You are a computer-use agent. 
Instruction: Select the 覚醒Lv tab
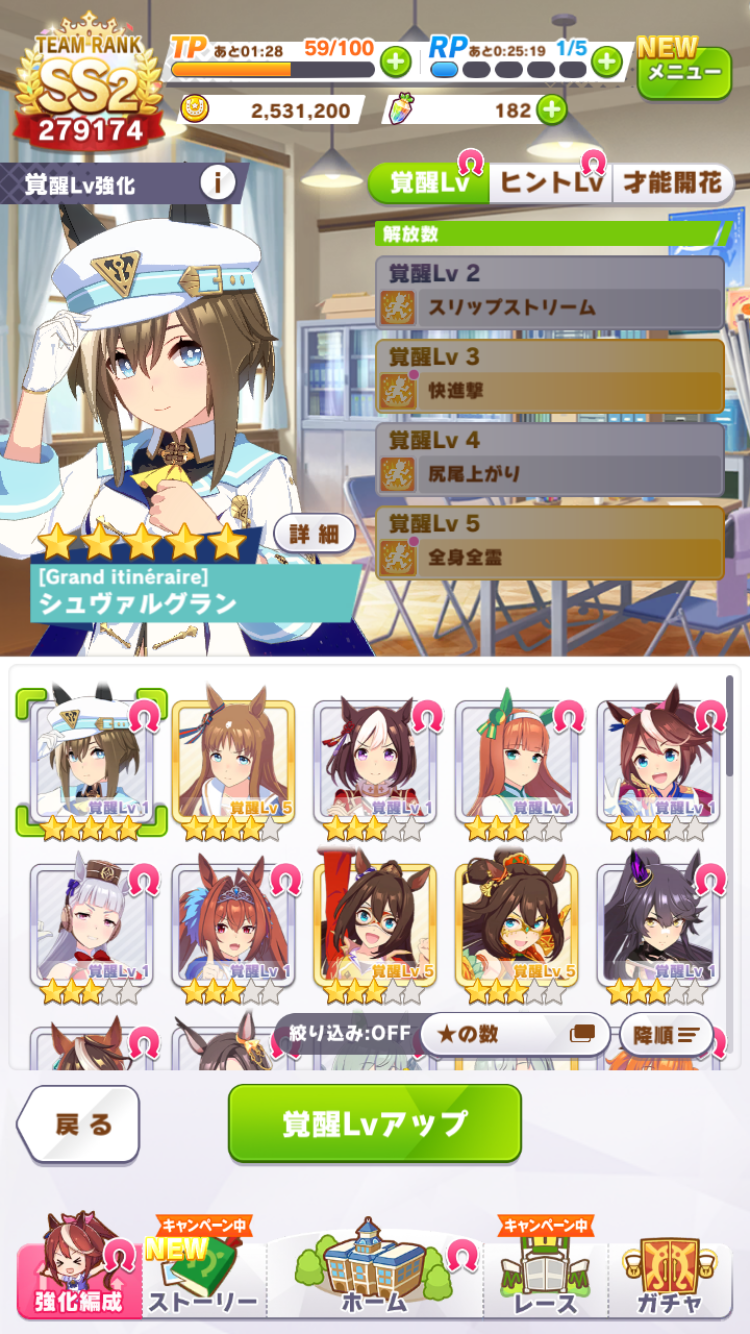click(x=429, y=184)
